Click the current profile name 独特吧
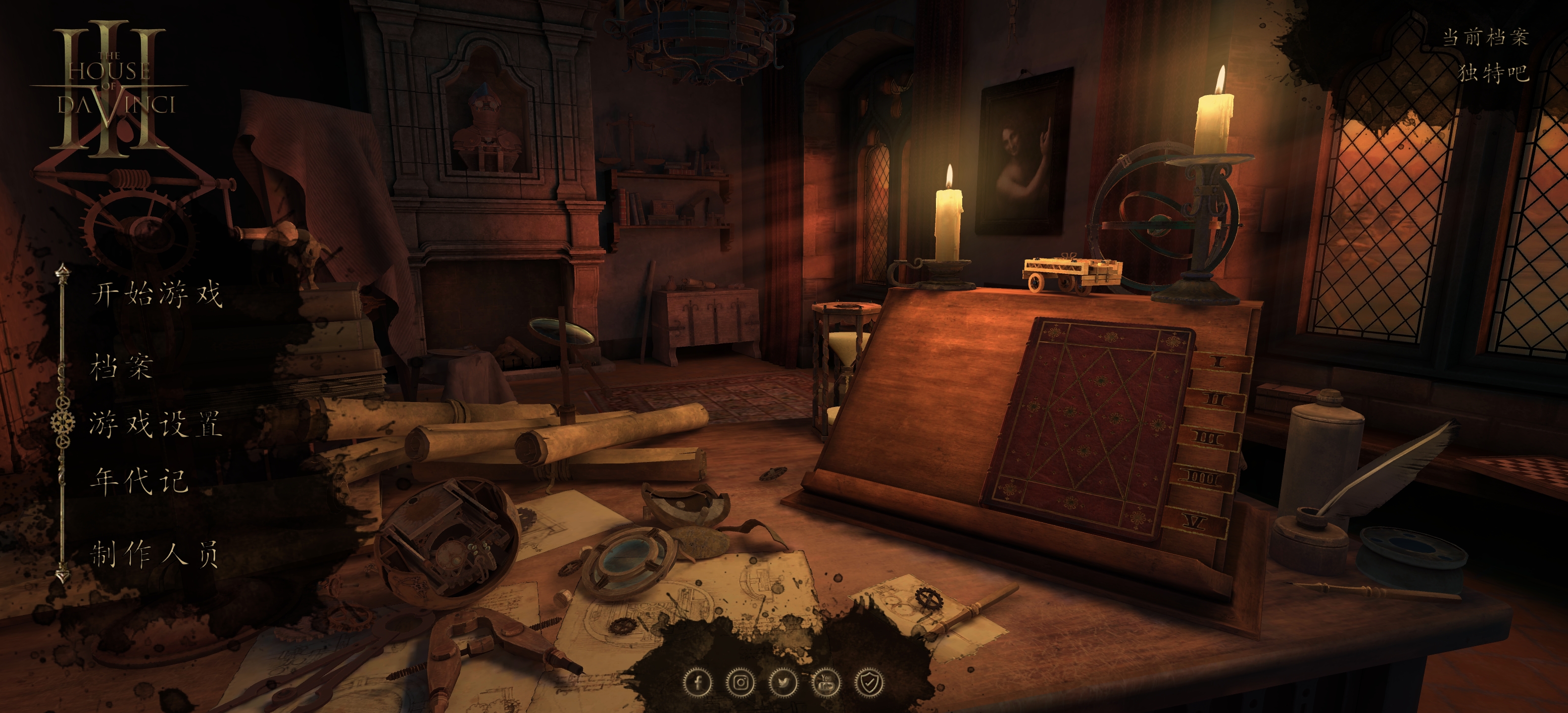 (x=1494, y=73)
